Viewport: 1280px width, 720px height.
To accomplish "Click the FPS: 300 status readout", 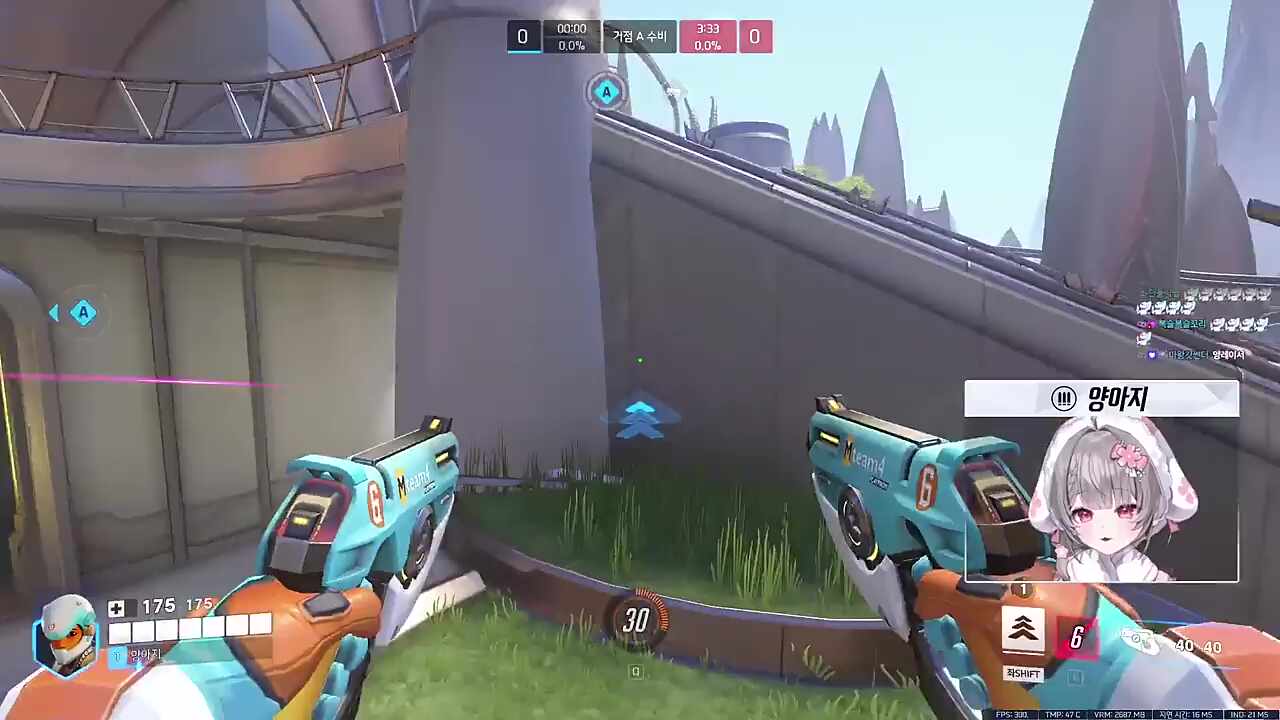I will (1012, 714).
